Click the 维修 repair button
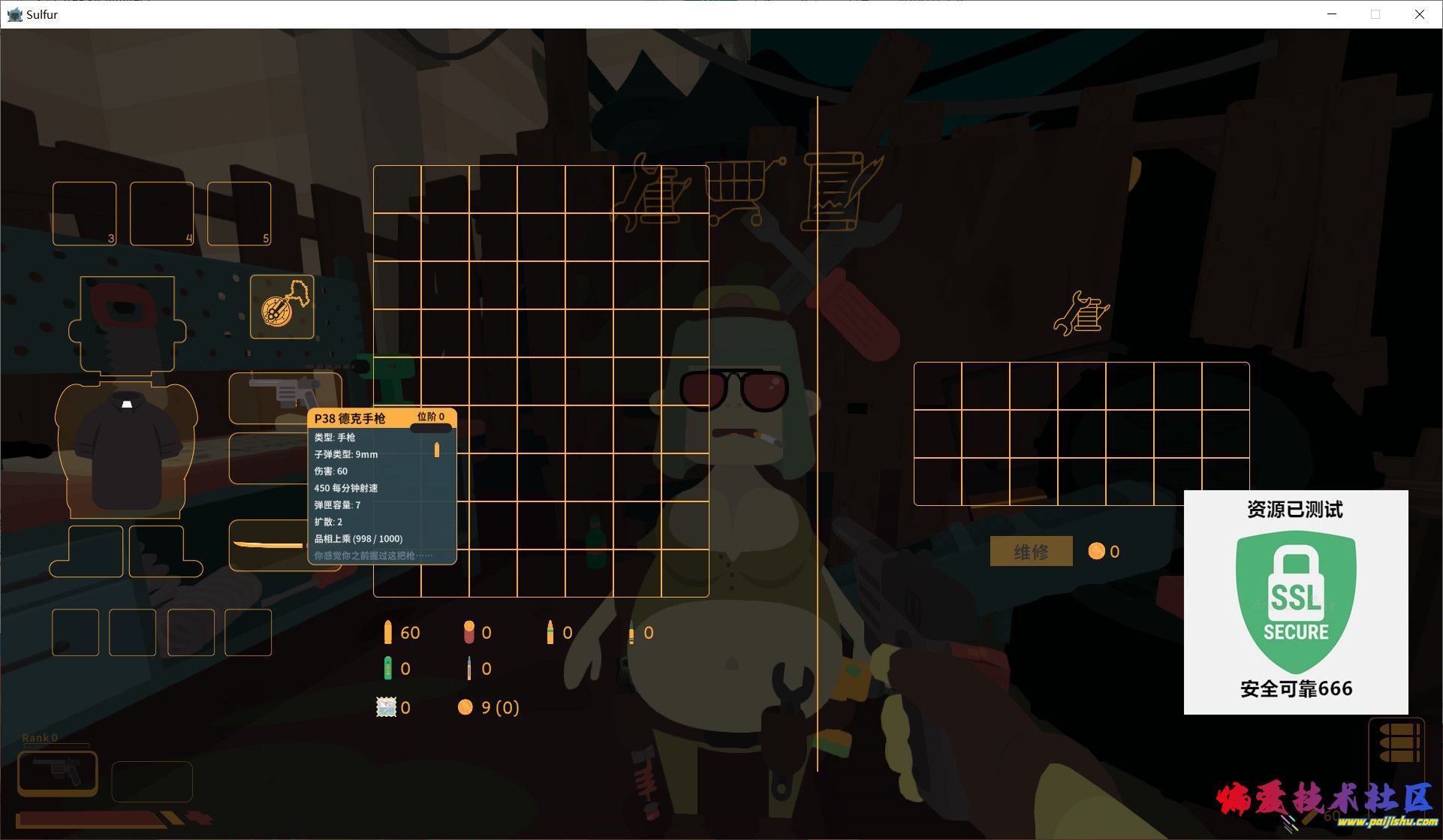The height and width of the screenshot is (840, 1443). point(1031,552)
